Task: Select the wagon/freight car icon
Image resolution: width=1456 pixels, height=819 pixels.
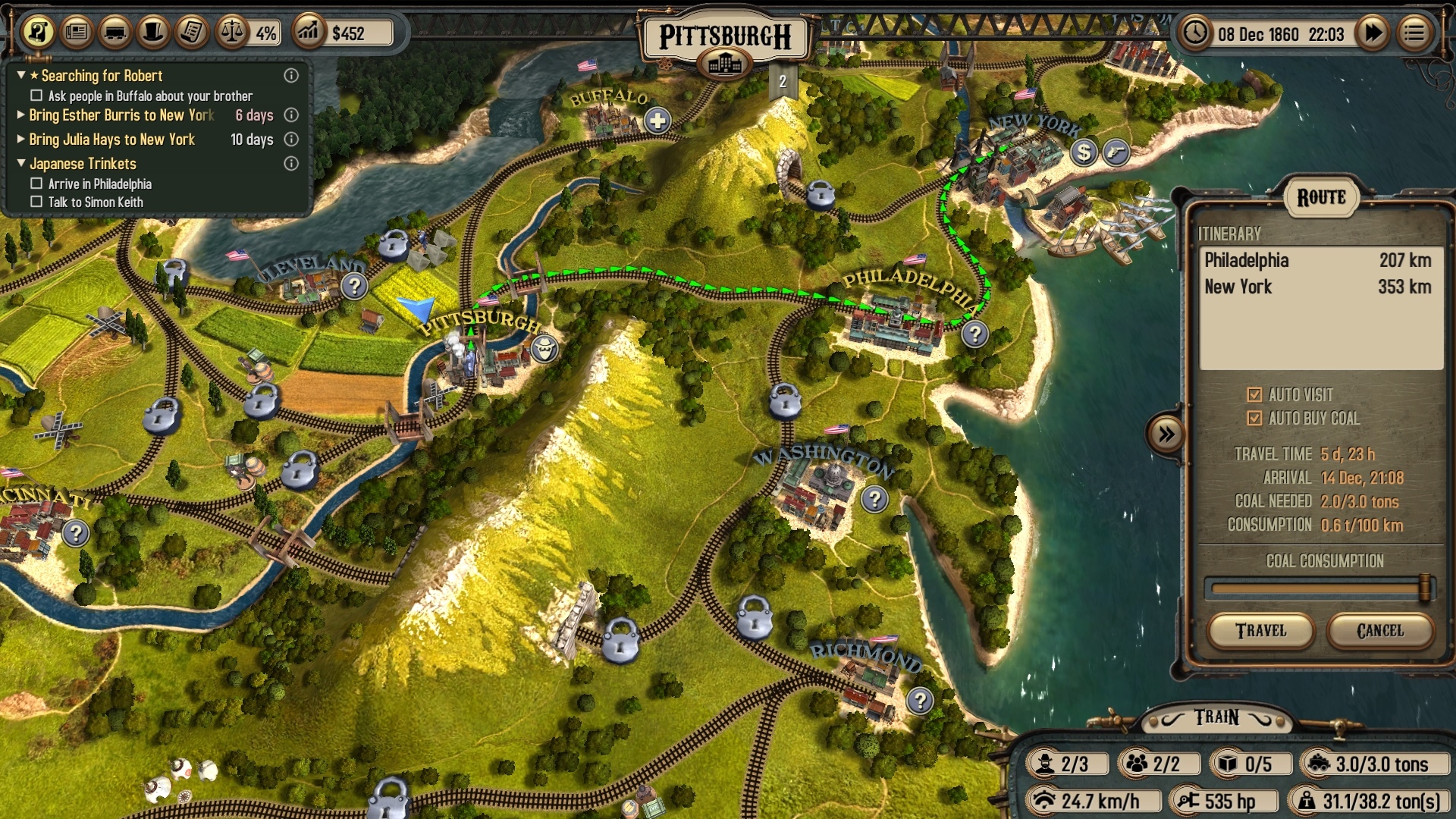Action: pos(115,33)
